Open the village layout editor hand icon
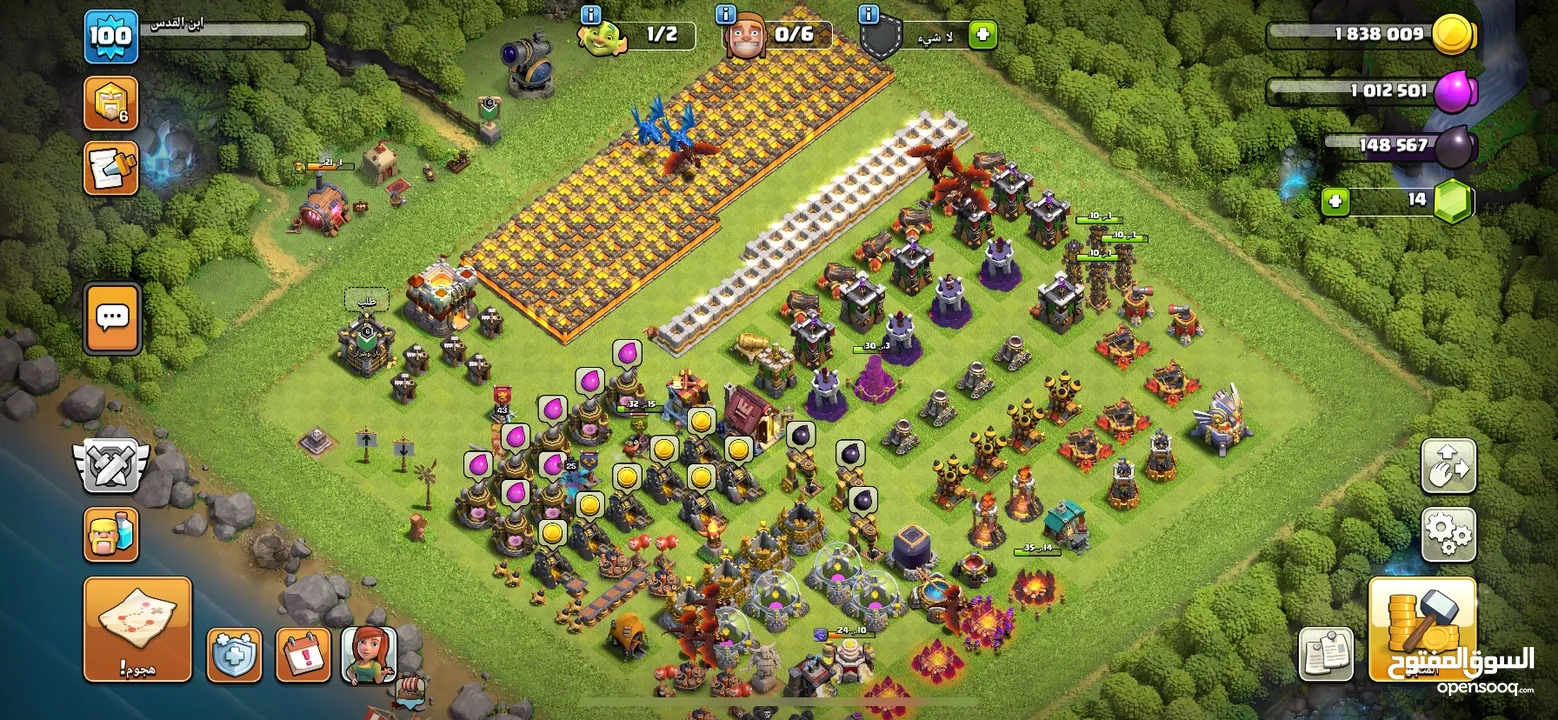 coord(1448,465)
